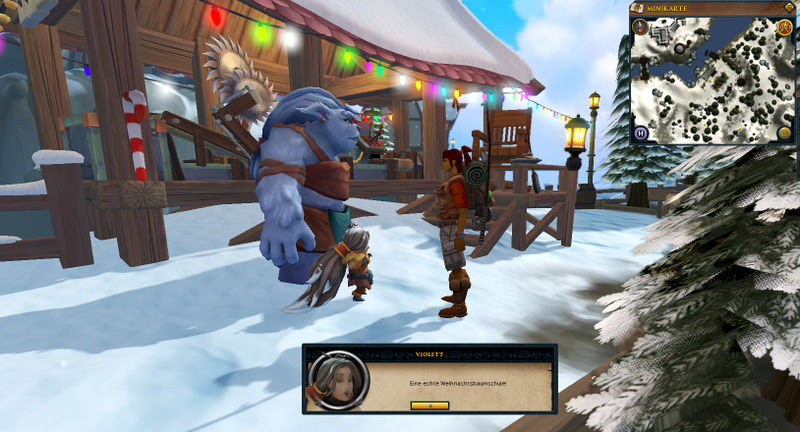
Task: Activate the home teleport 'H' button
Action: [640, 133]
